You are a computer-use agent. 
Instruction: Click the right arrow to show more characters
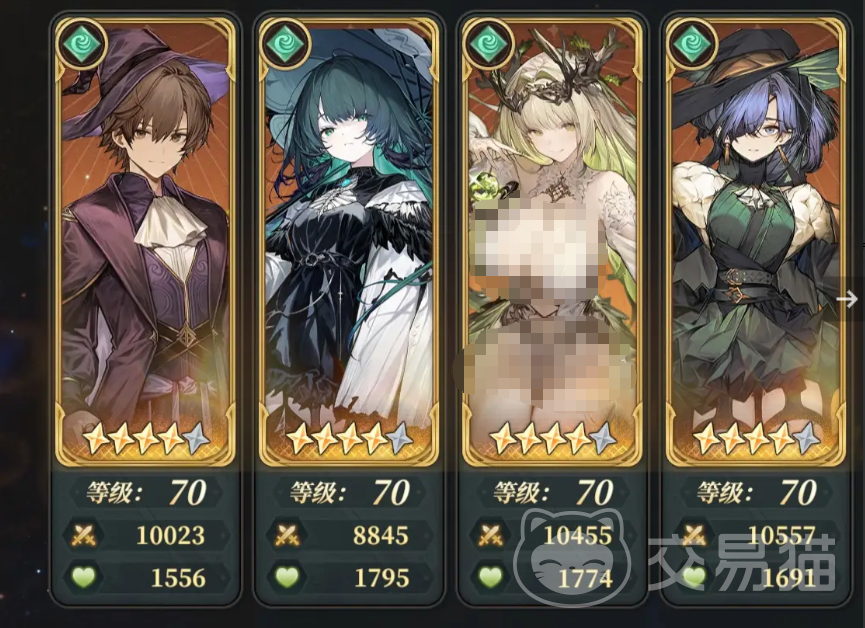[x=847, y=298]
